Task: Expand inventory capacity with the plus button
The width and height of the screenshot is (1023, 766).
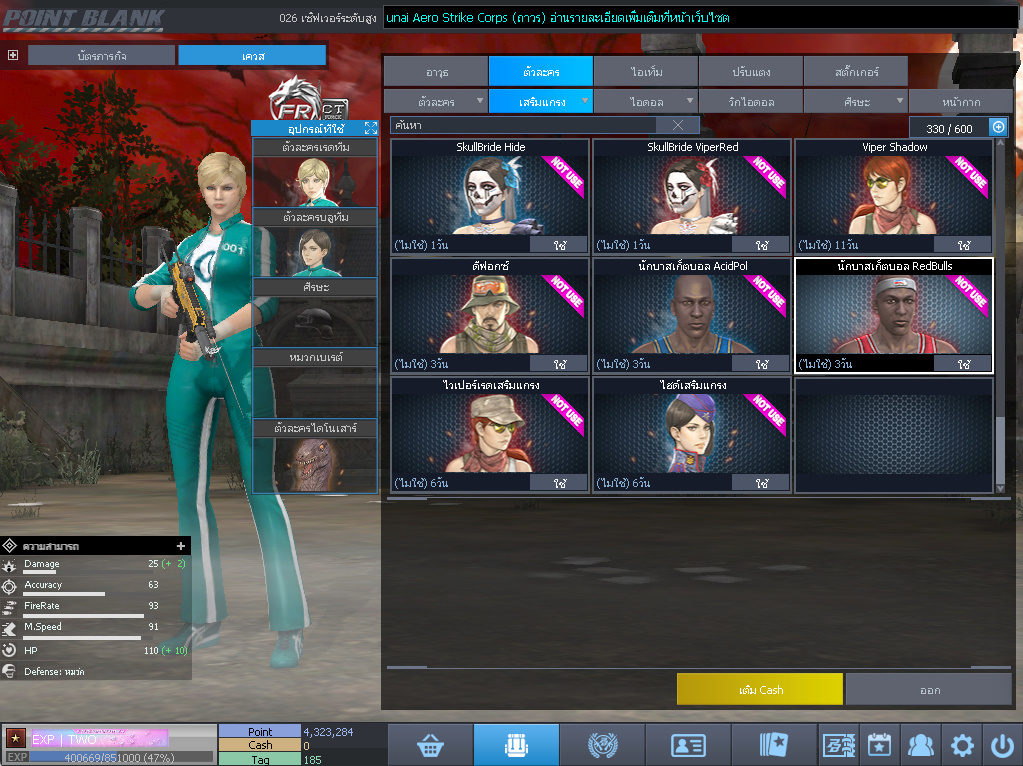Action: click(997, 127)
